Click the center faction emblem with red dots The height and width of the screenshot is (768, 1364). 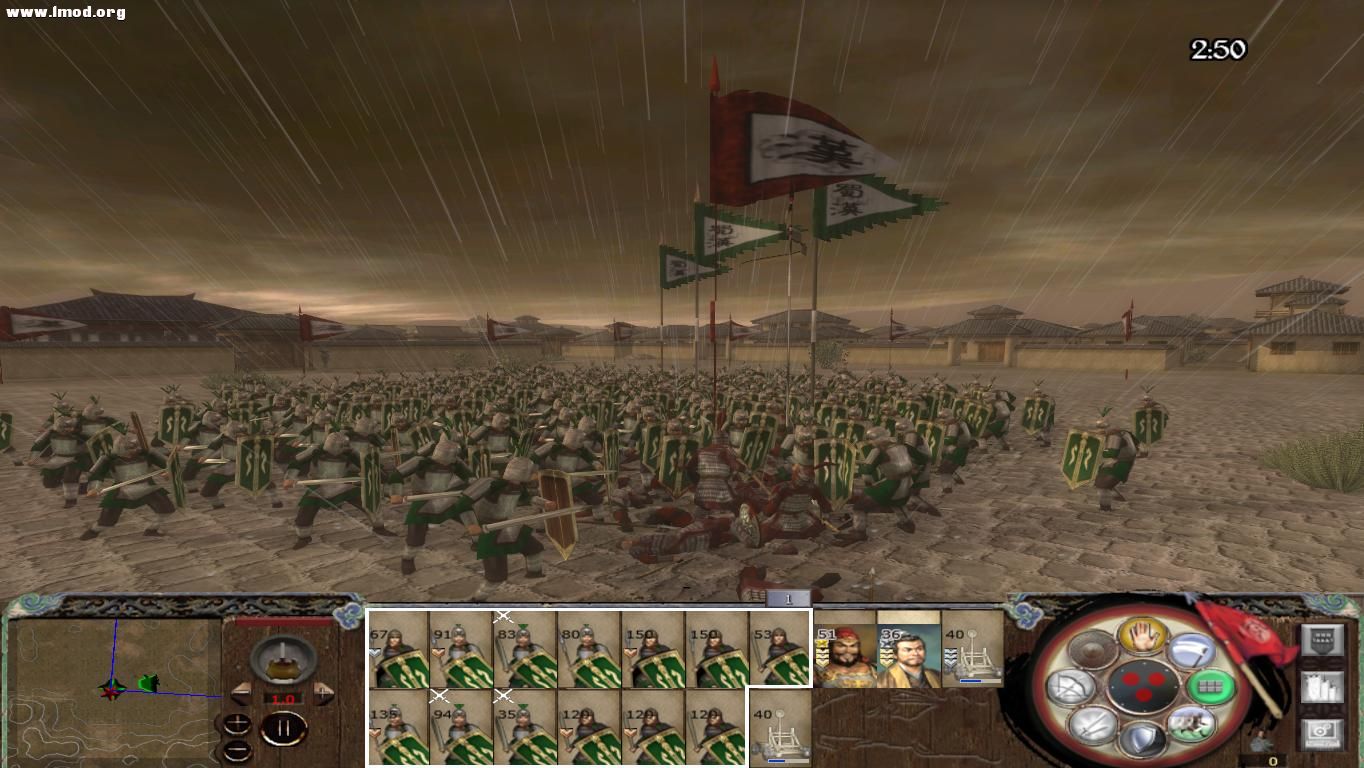pos(1144,686)
